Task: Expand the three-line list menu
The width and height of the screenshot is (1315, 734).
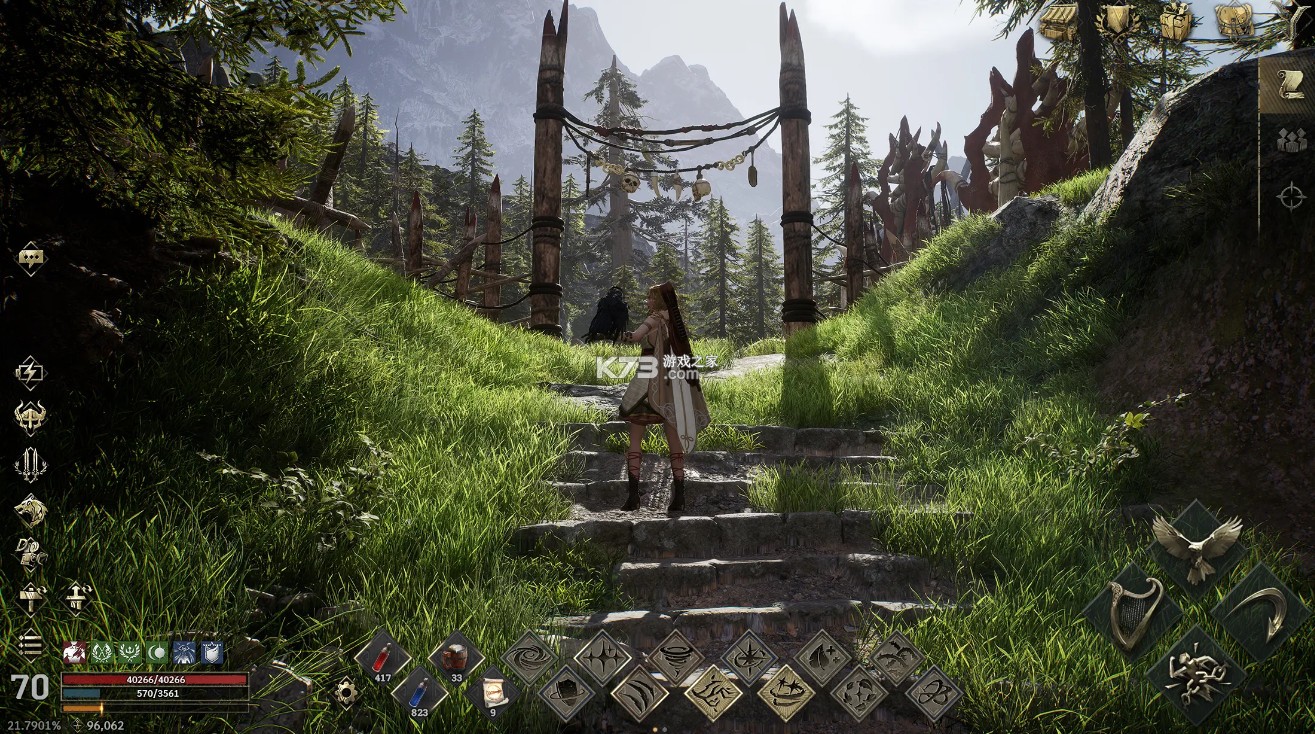Action: 30,645
